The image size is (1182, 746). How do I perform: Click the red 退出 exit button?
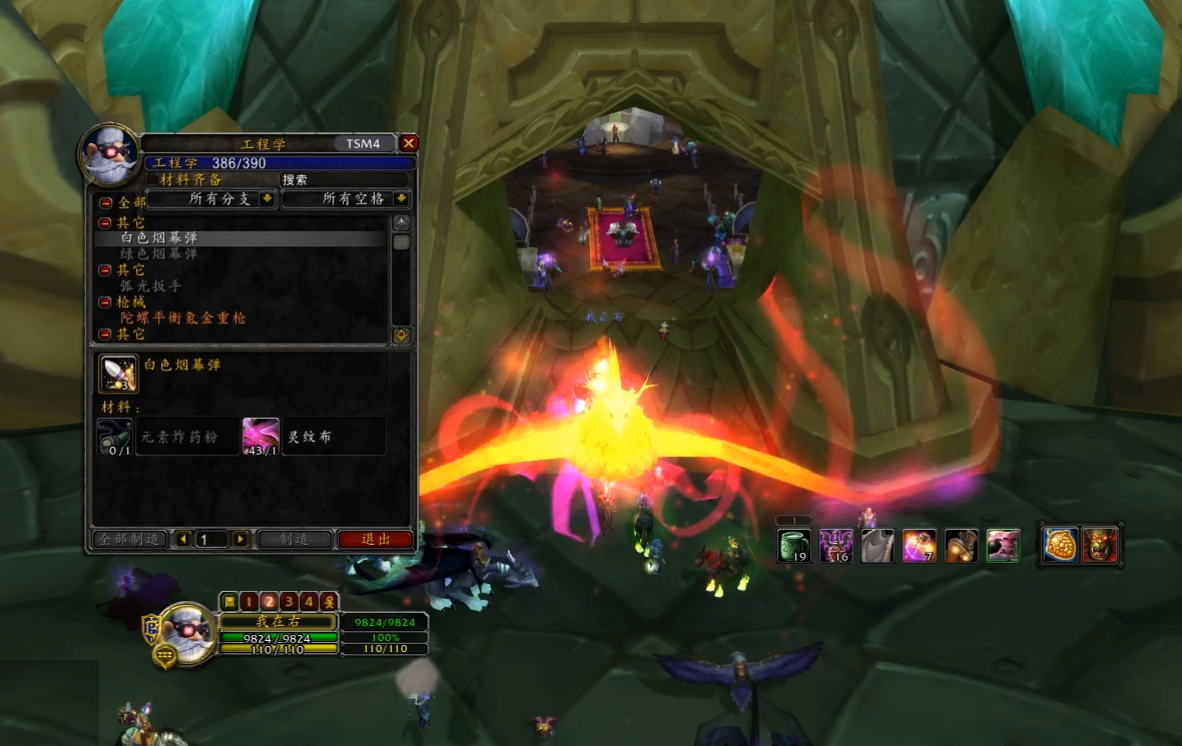[x=375, y=539]
